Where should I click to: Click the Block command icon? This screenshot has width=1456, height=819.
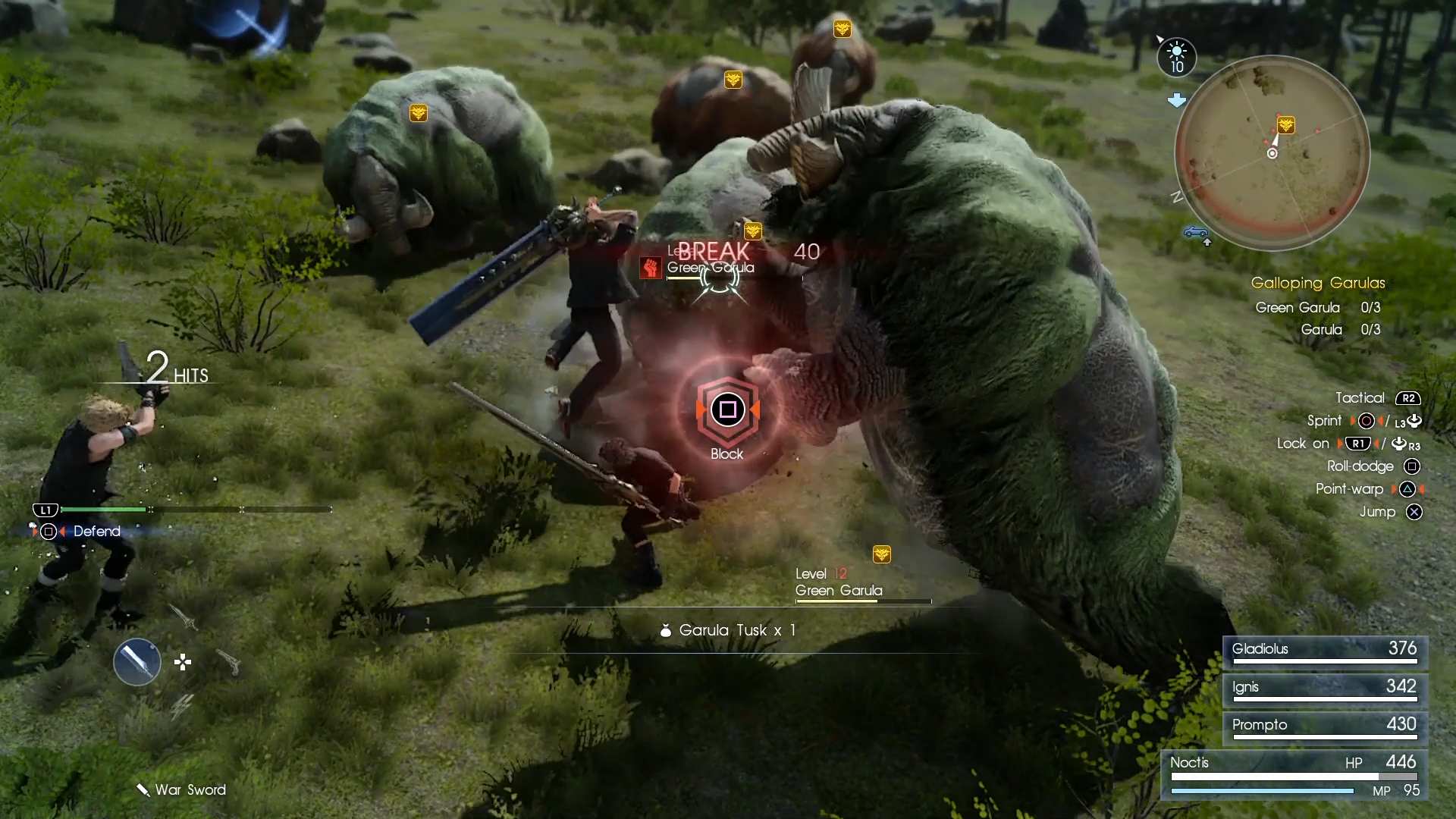728,409
